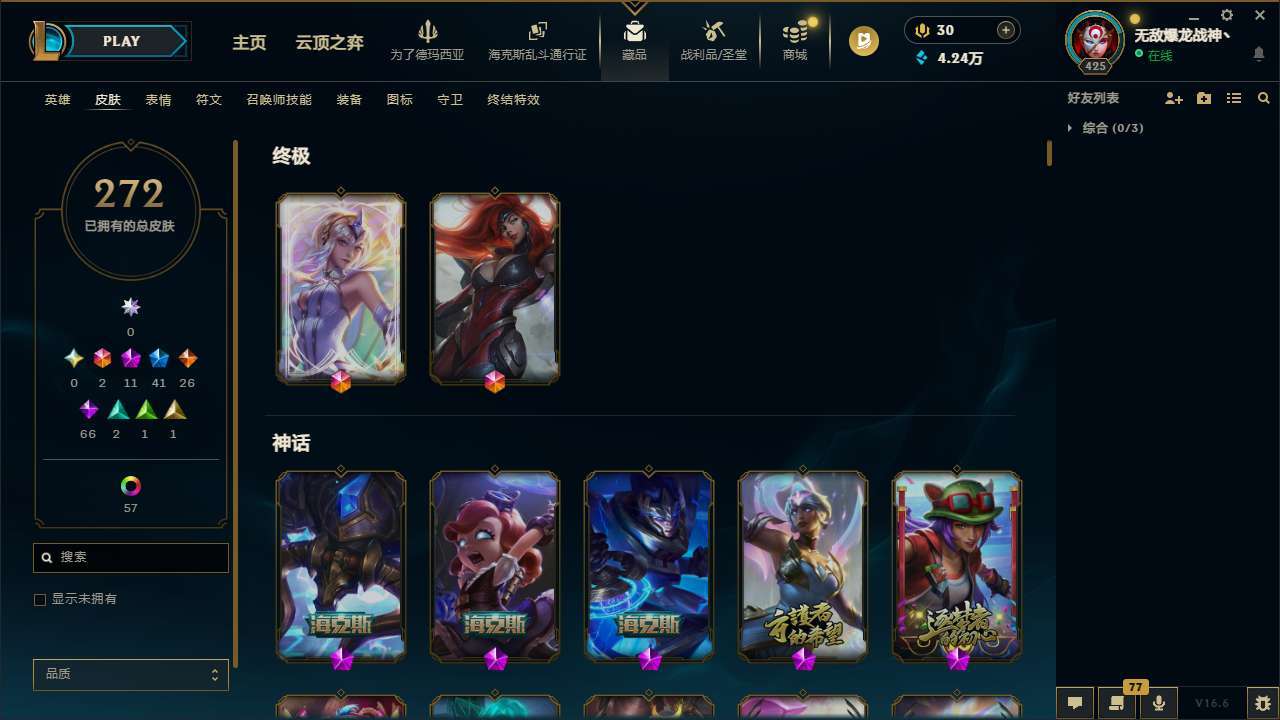Click the add friend icon
The image size is (1280, 720).
click(1174, 98)
